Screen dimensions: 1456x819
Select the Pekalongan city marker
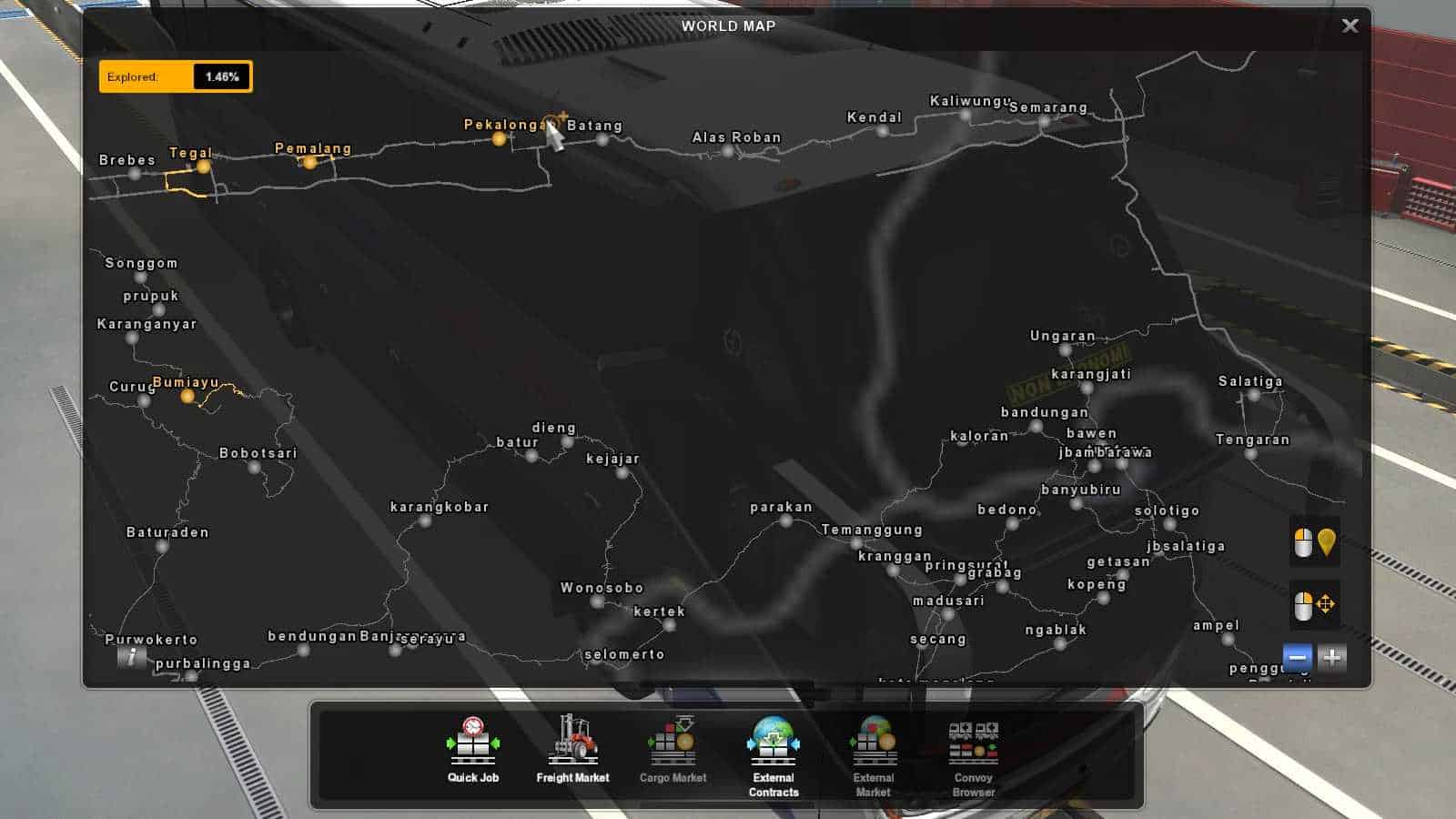pyautogui.click(x=498, y=141)
